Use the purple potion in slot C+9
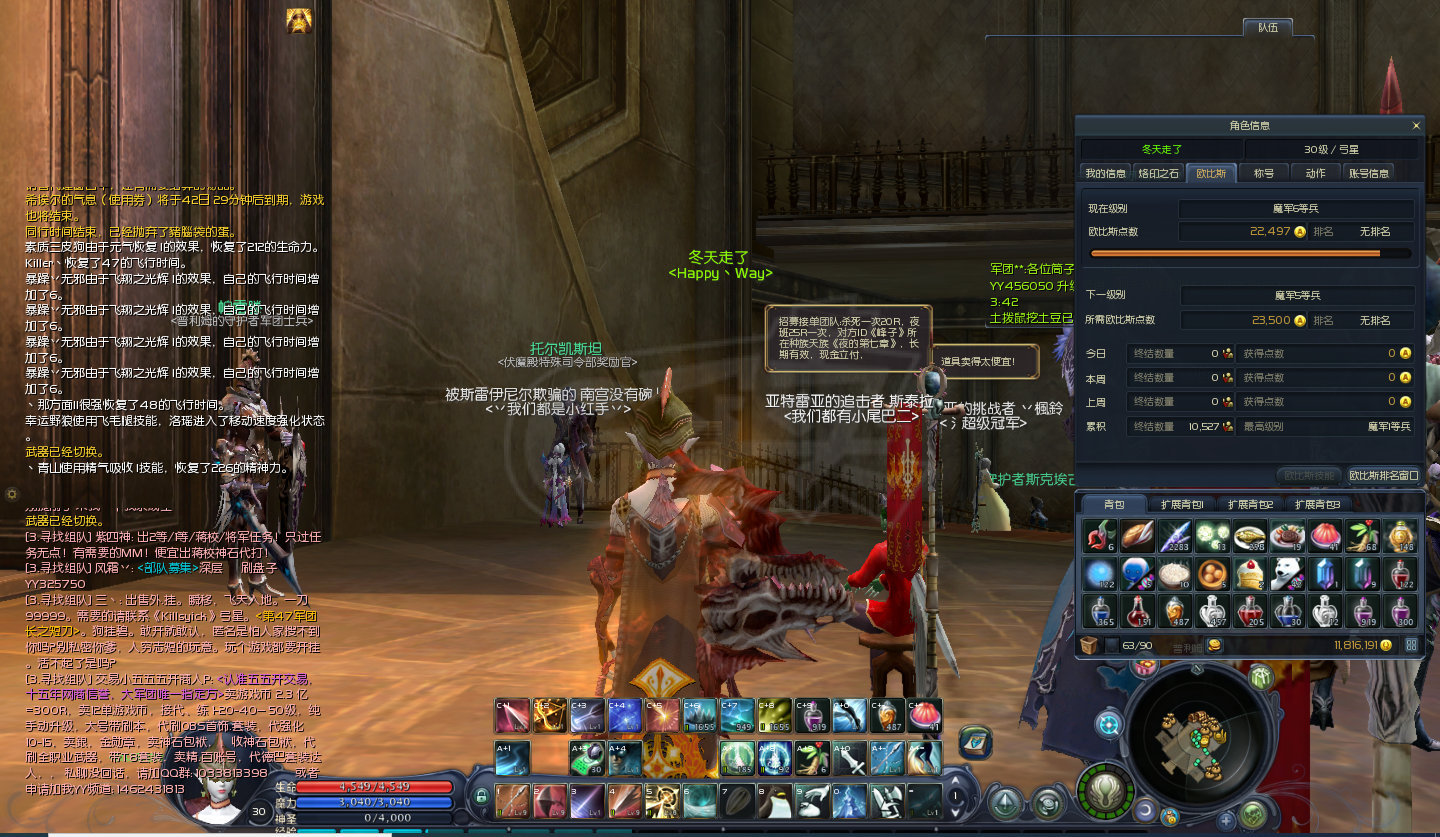The image size is (1440, 837). 810,715
